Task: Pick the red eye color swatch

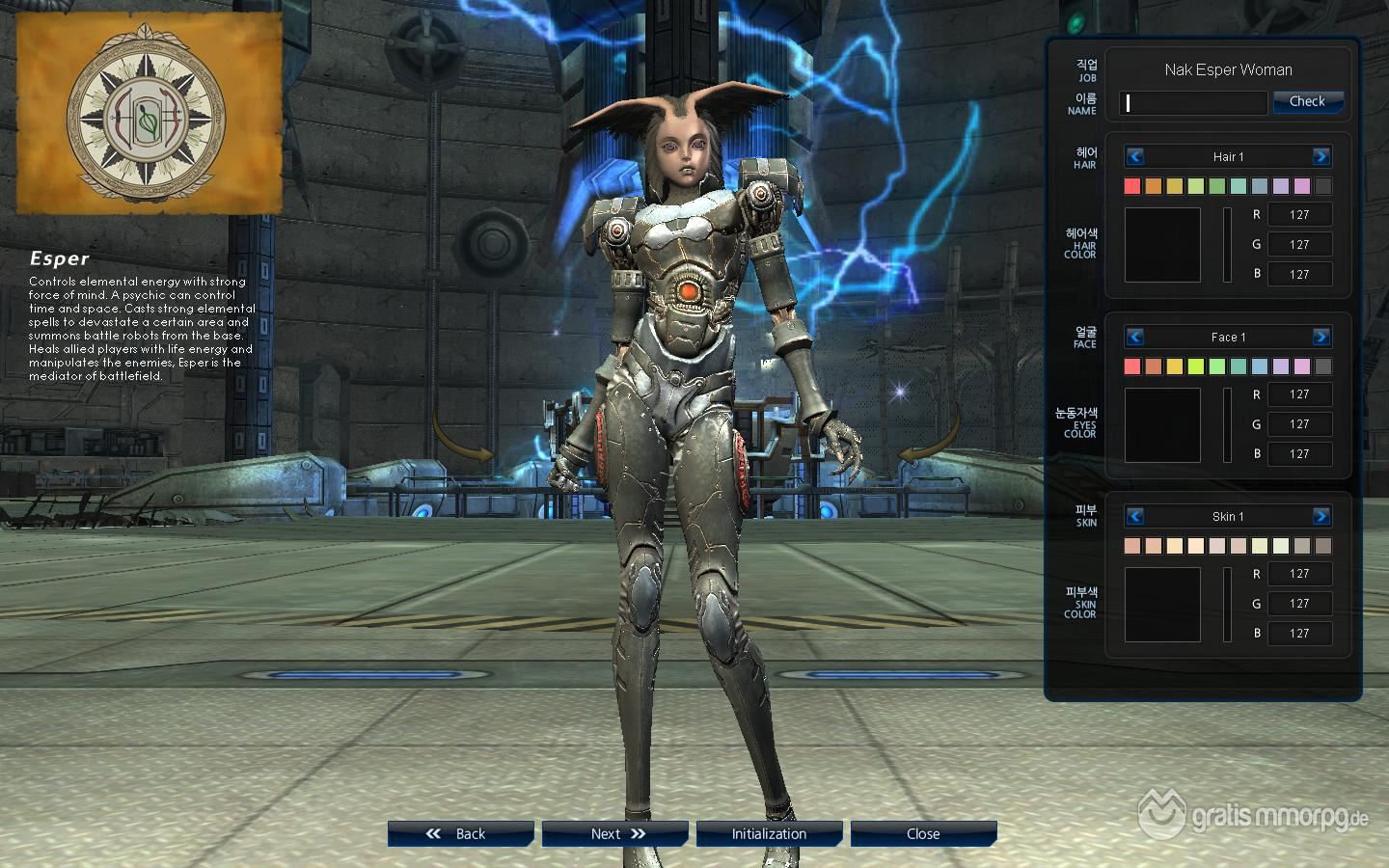Action: click(x=1132, y=366)
